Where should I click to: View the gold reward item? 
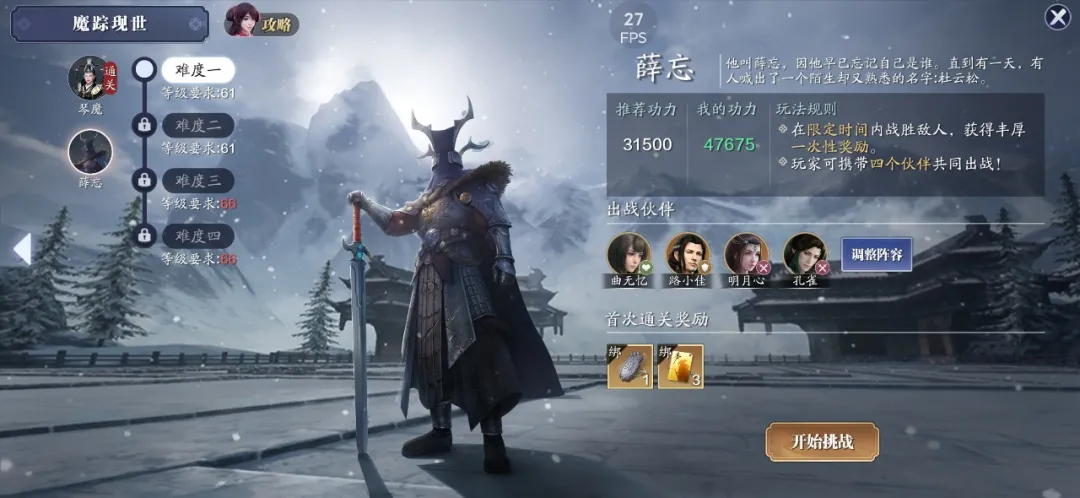click(680, 366)
